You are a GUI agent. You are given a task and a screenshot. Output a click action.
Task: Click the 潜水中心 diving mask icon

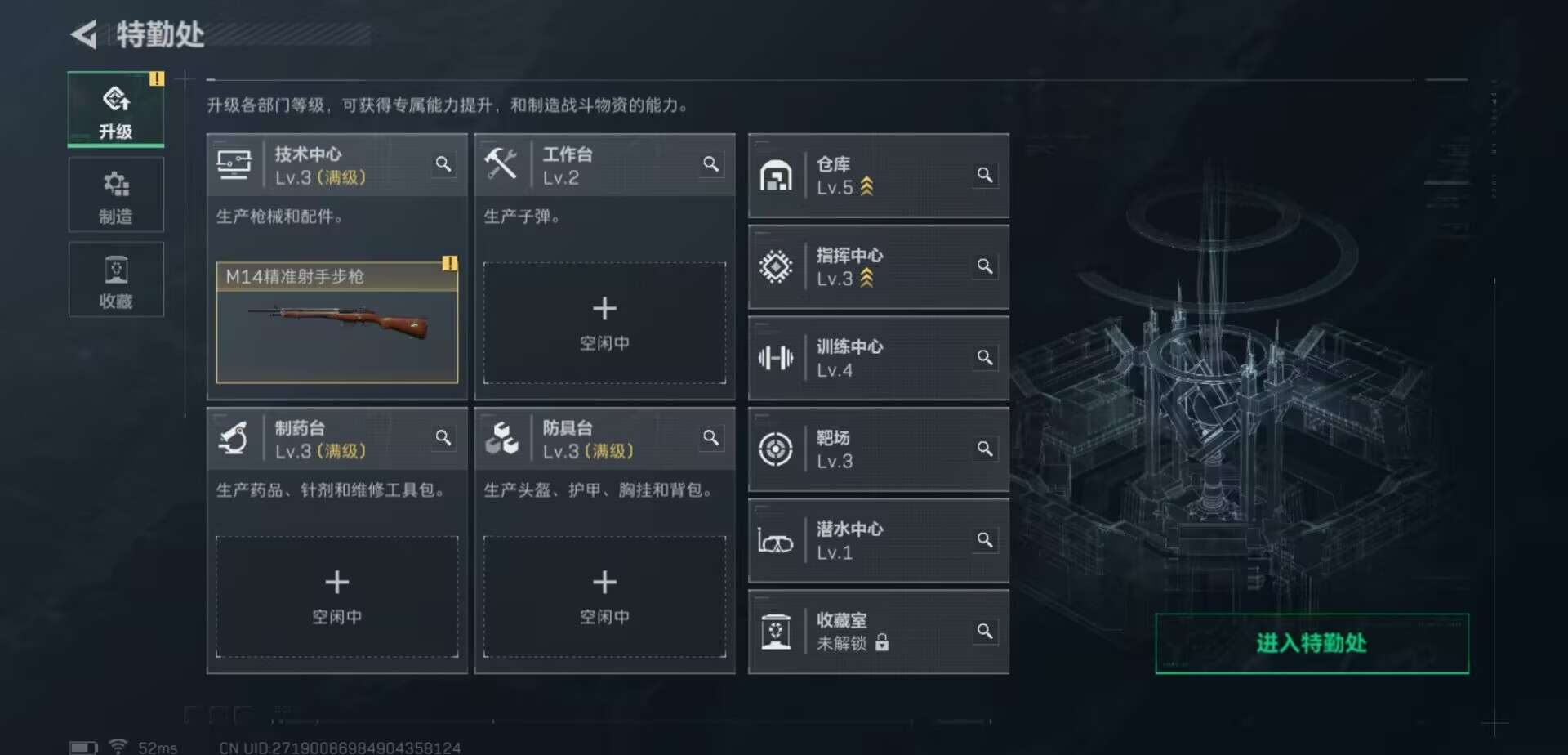776,540
